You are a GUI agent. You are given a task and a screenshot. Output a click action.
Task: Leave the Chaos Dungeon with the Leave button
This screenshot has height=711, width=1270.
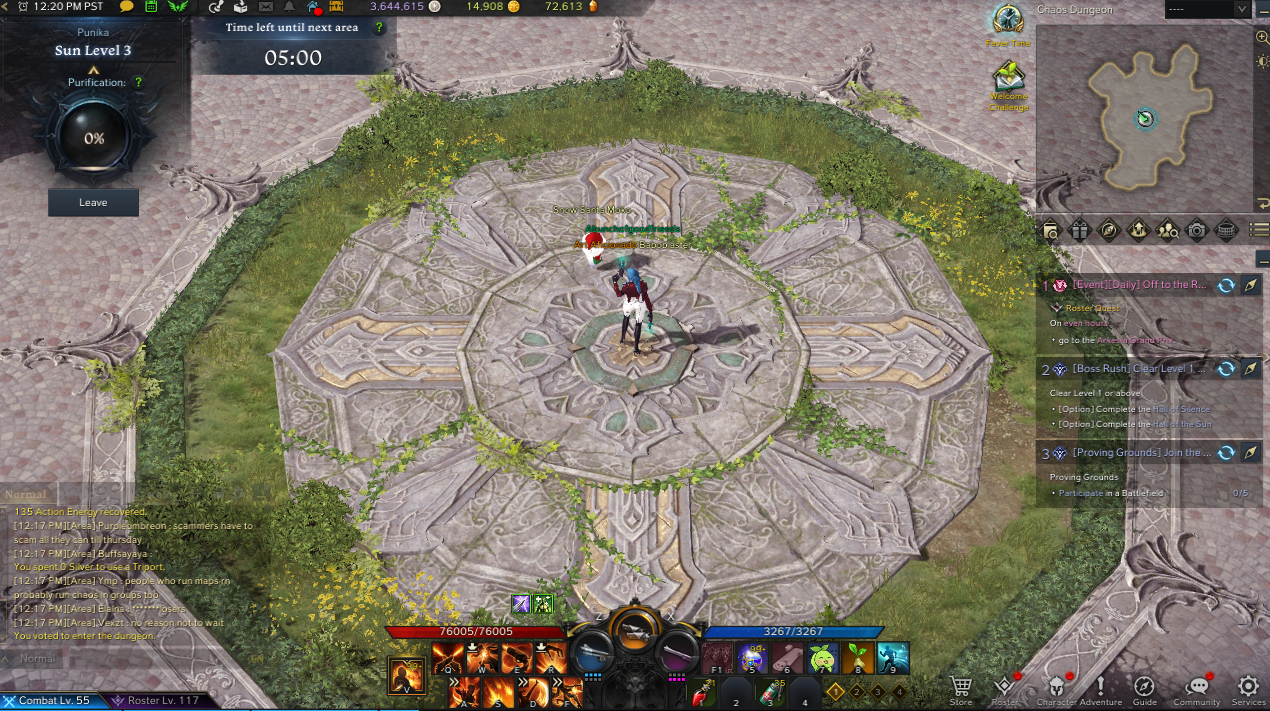click(93, 202)
